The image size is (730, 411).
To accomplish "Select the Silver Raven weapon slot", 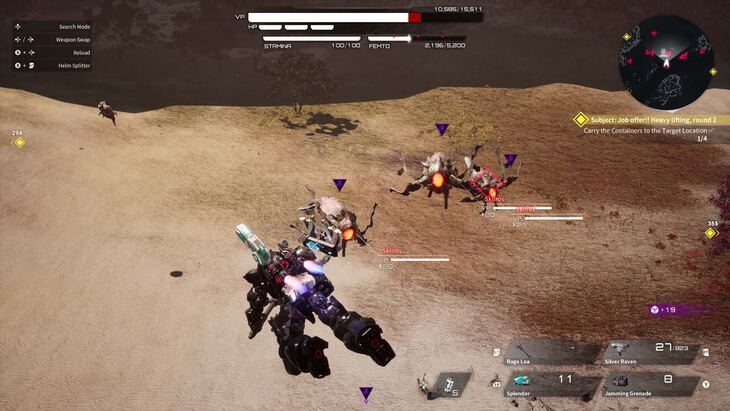I will (648, 352).
